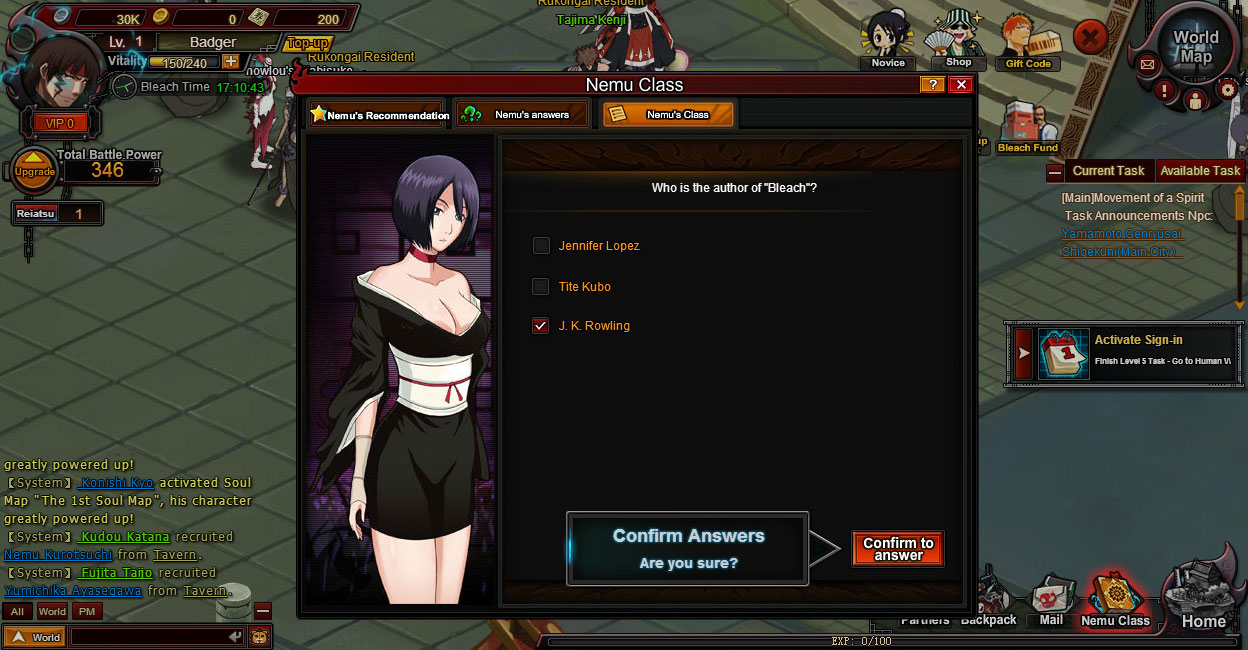Switch chat to the PM channel
Screen dimensions: 1248x650
(86, 611)
